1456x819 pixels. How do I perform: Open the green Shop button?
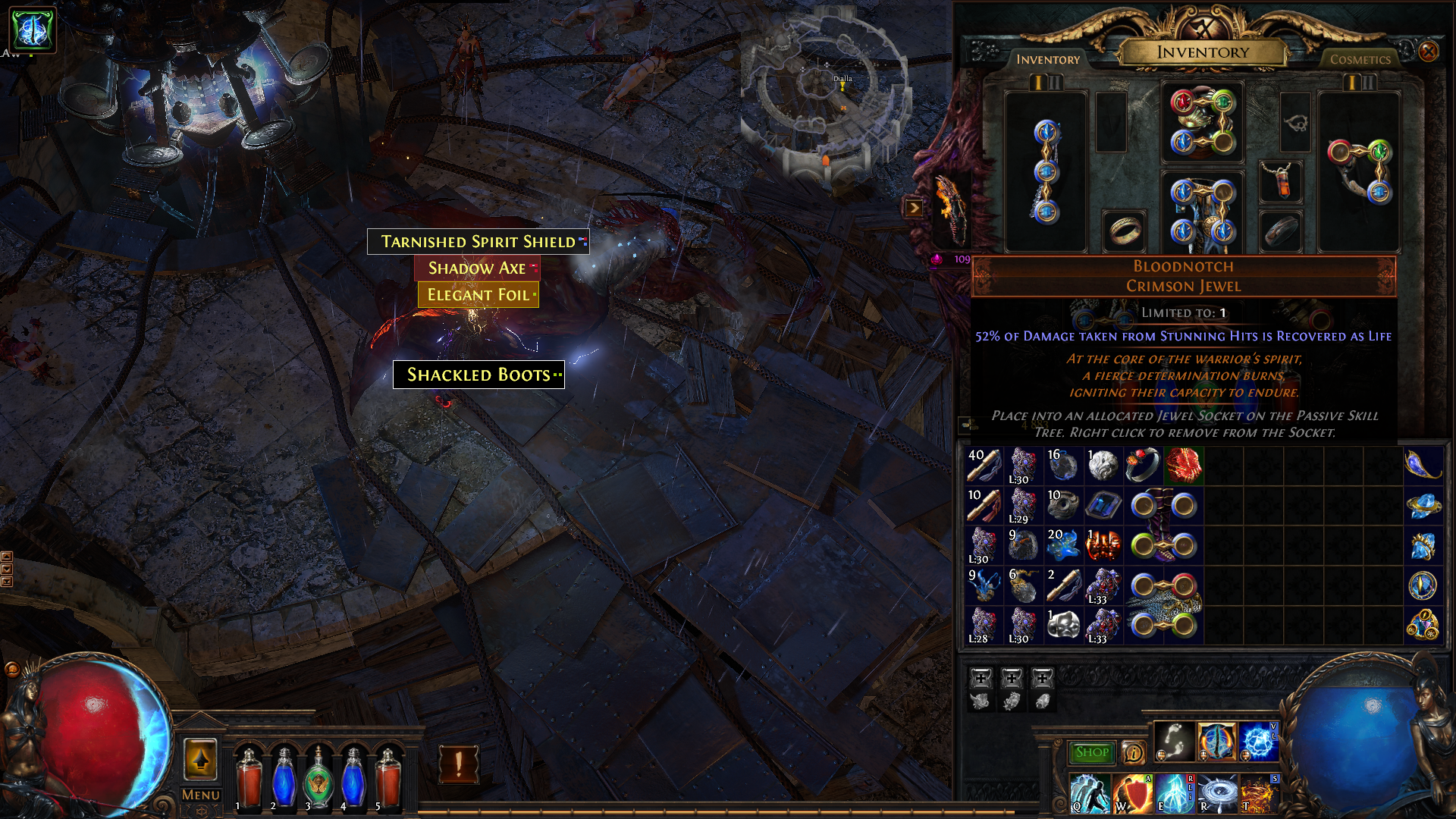[1091, 752]
